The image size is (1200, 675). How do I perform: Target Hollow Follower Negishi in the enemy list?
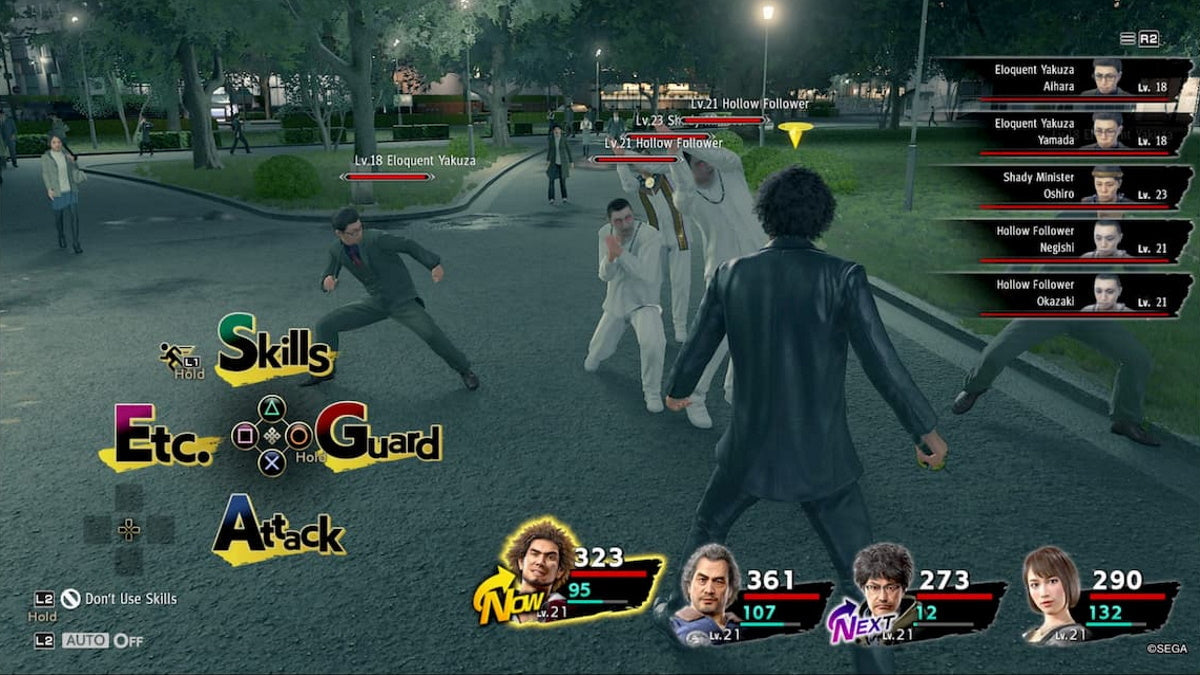[x=1063, y=241]
